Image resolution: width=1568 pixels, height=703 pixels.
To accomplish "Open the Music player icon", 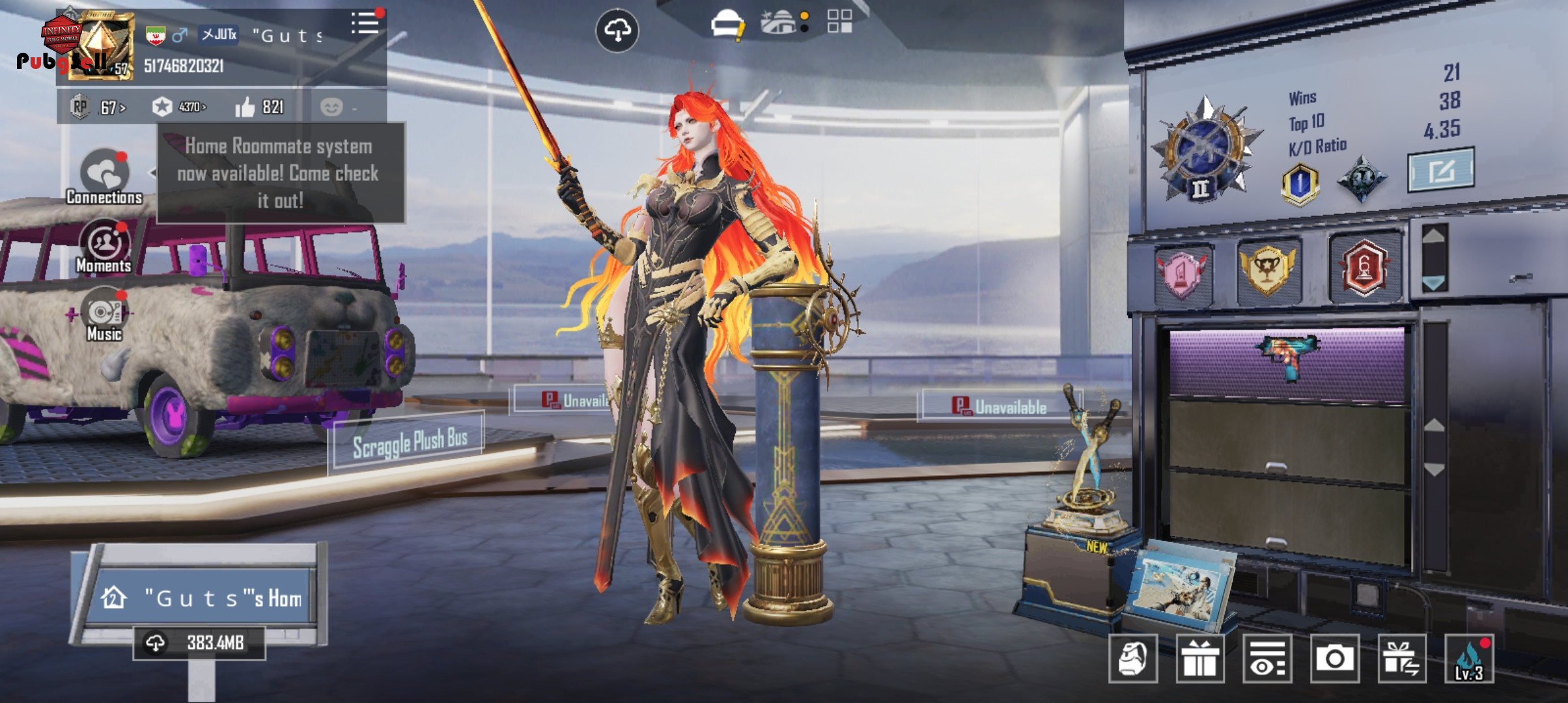I will [x=104, y=315].
